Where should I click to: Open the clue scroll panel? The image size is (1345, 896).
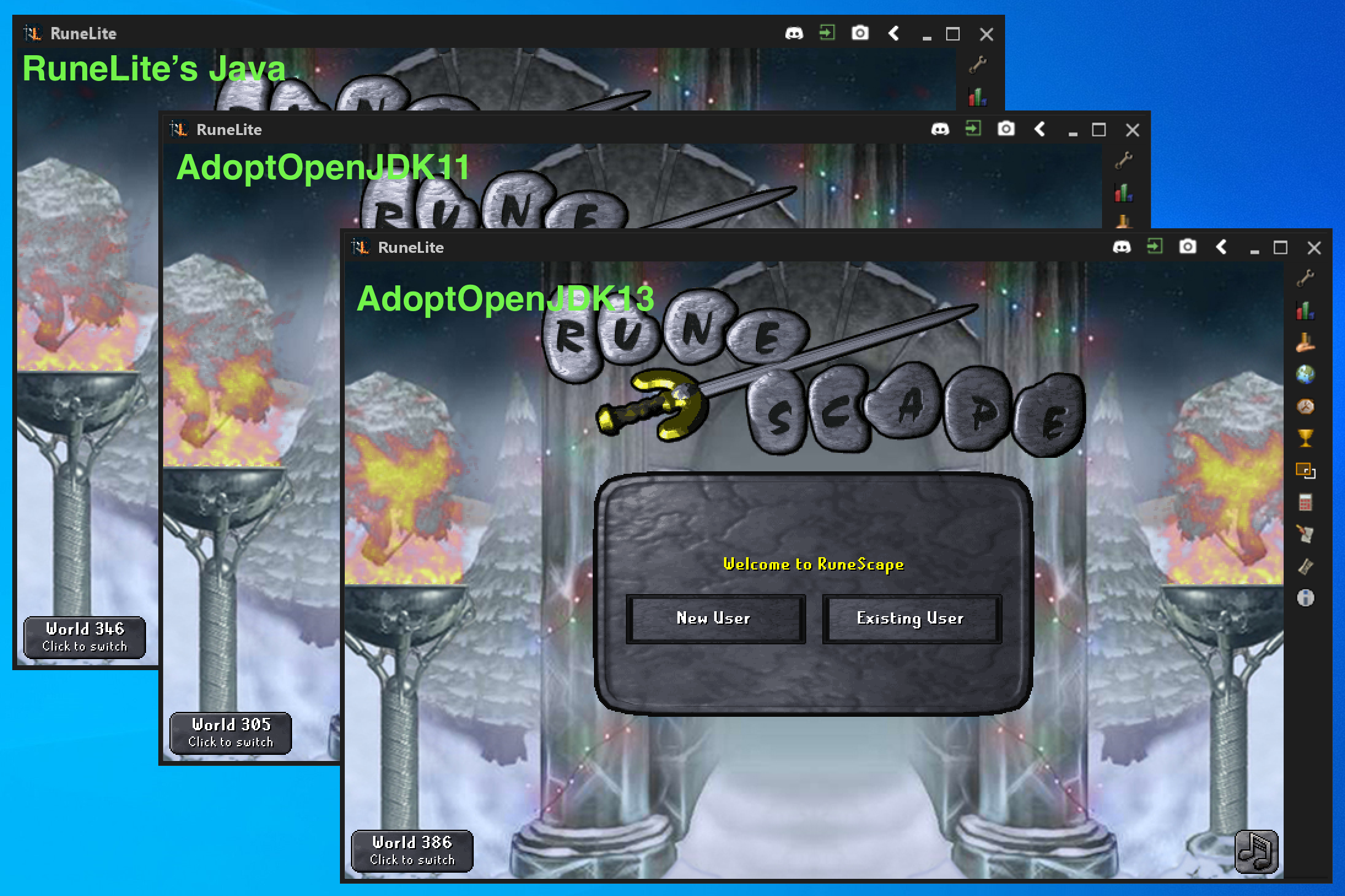1306,562
